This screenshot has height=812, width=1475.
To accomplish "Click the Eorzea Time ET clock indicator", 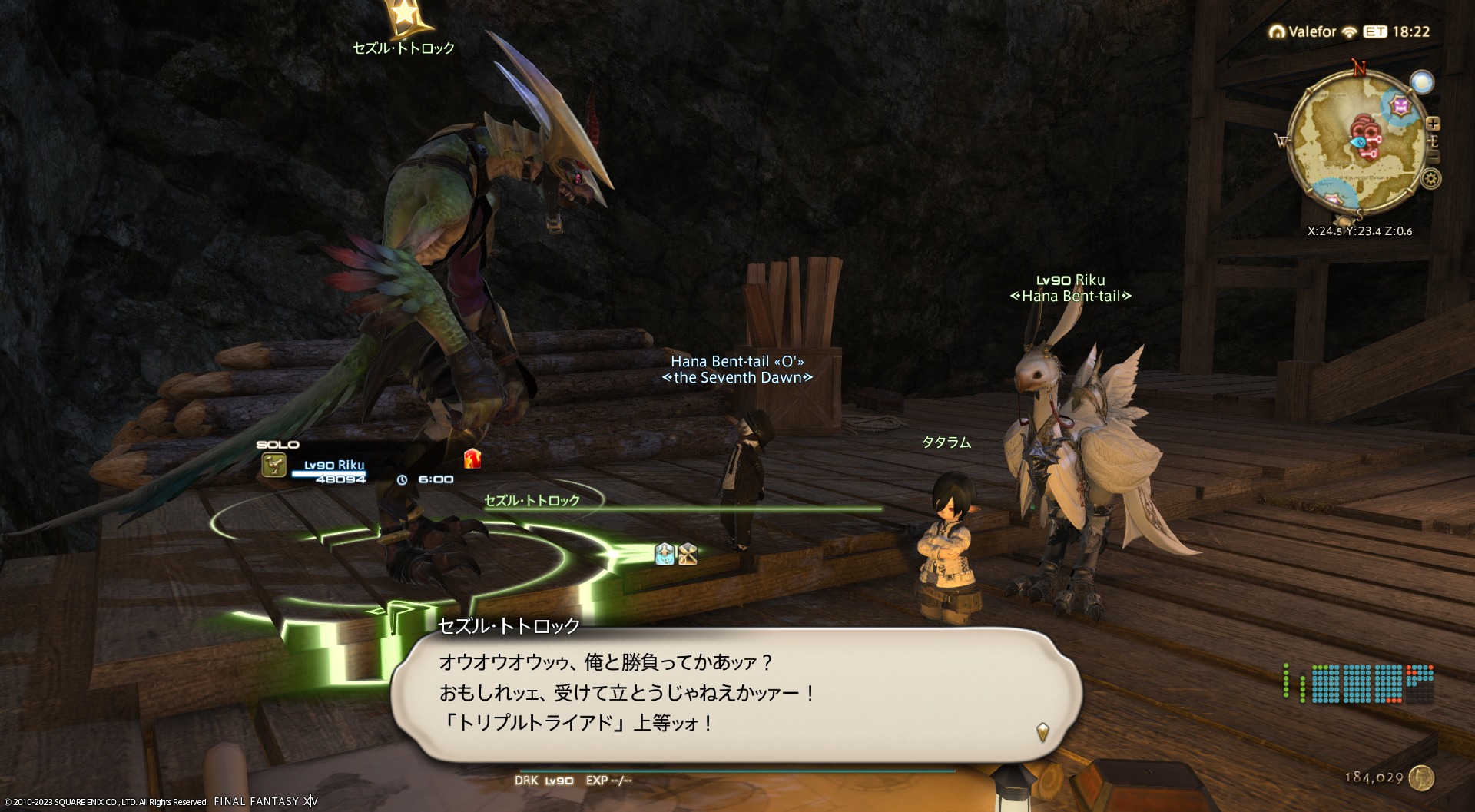I will pos(1375,32).
